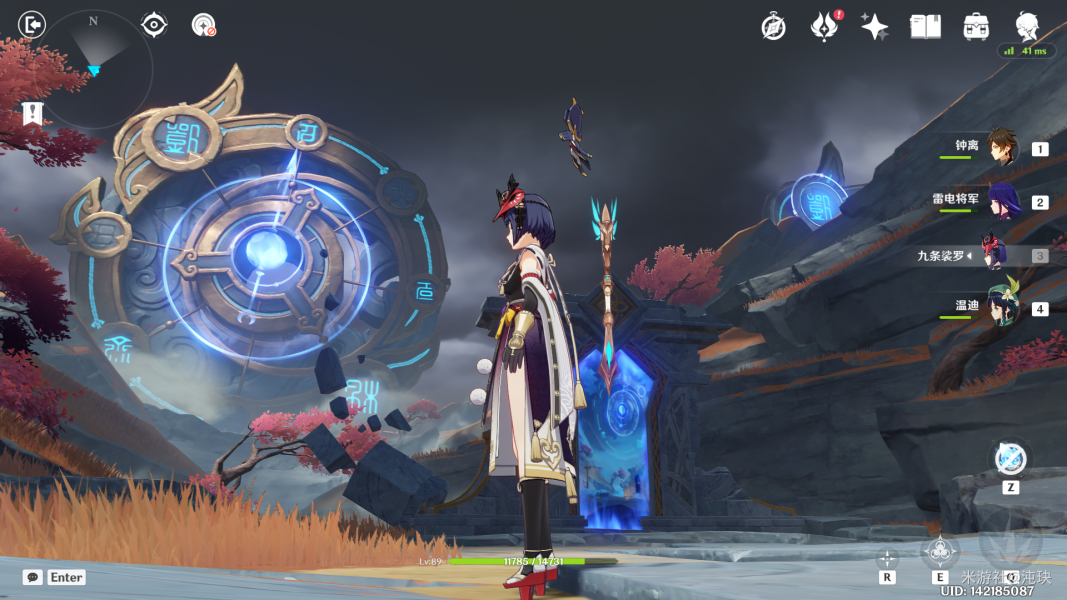
Task: Open the backpack inventory
Action: coord(976,27)
